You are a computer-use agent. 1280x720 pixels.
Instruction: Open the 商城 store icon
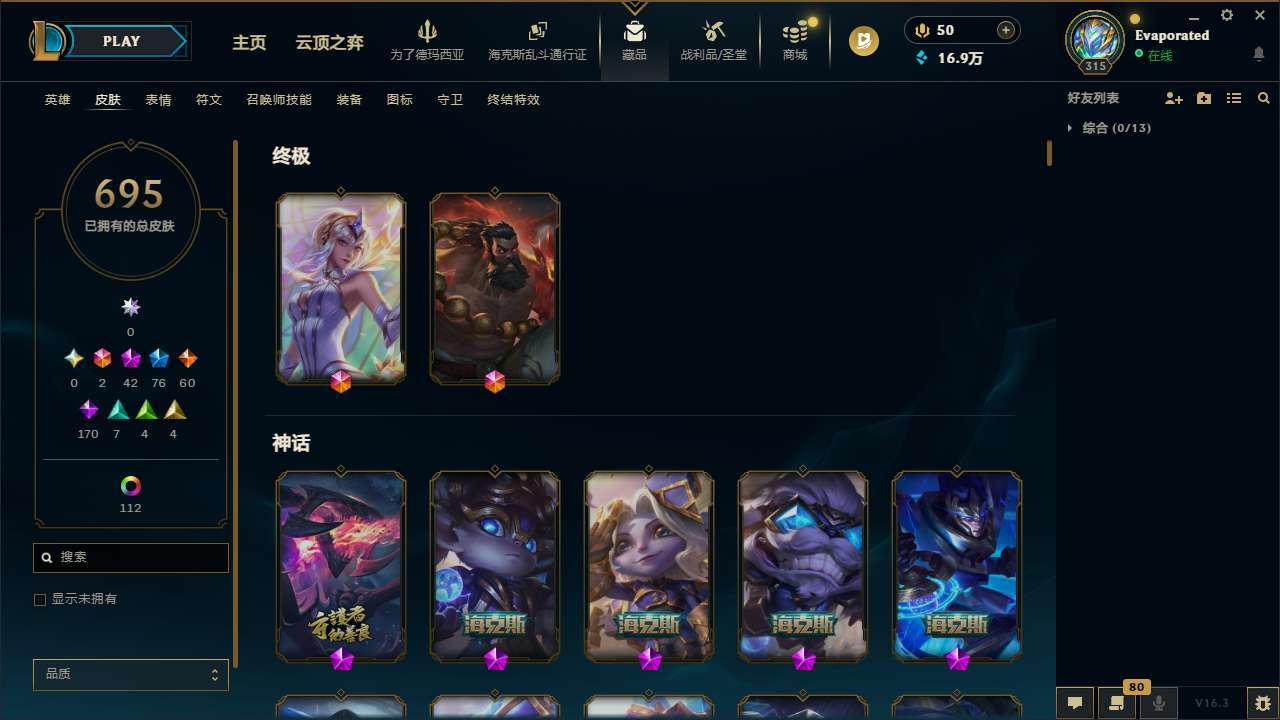[x=794, y=40]
